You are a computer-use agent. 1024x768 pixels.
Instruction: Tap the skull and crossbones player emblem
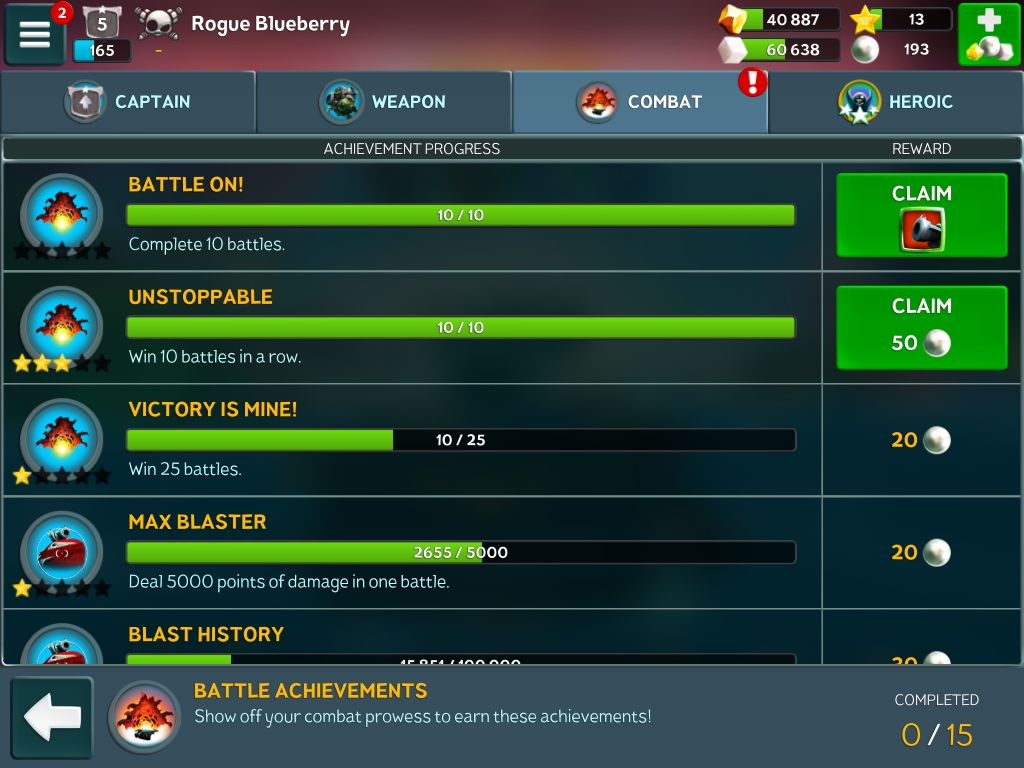[x=158, y=24]
